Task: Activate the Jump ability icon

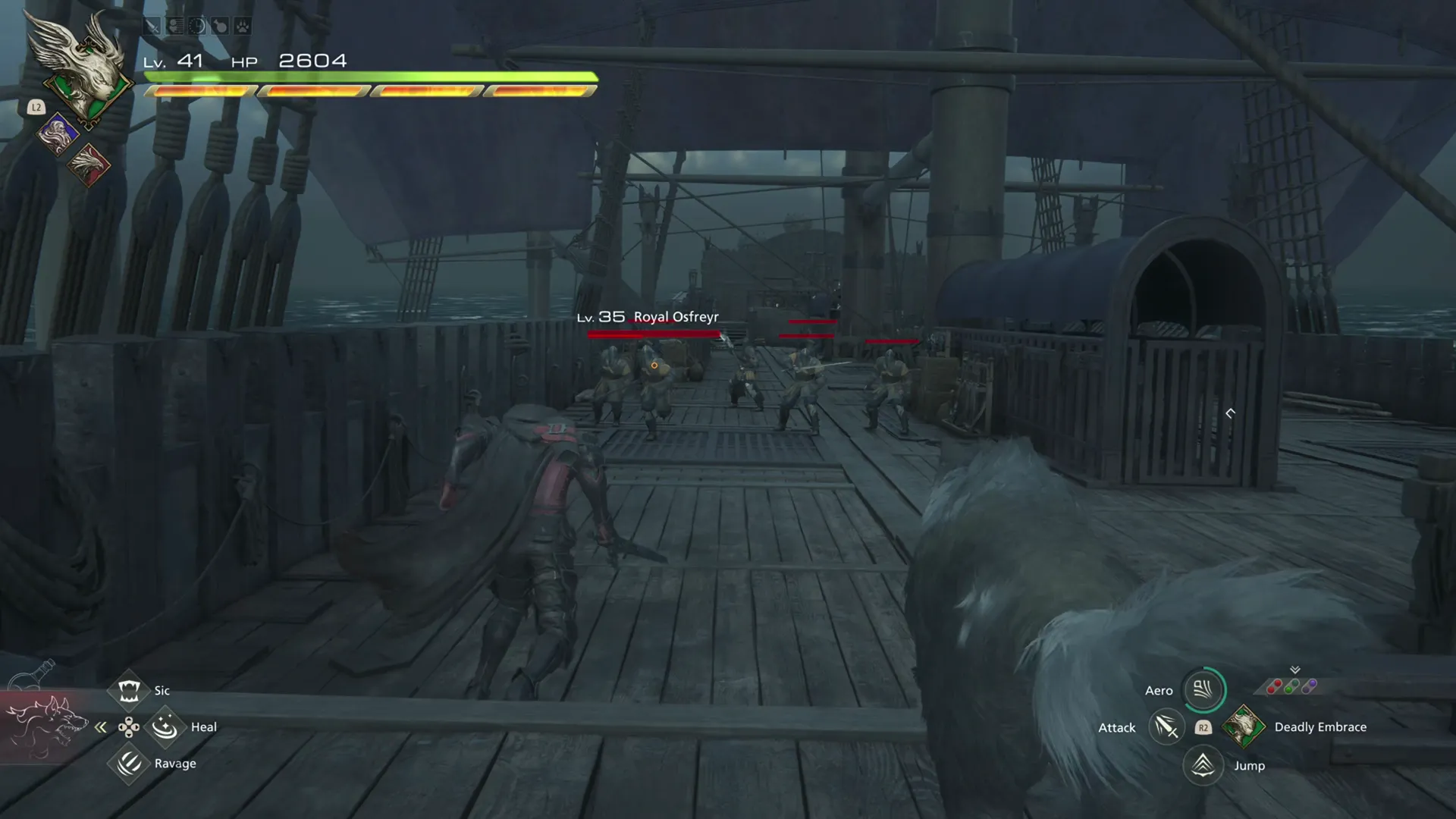Action: pos(1203,767)
